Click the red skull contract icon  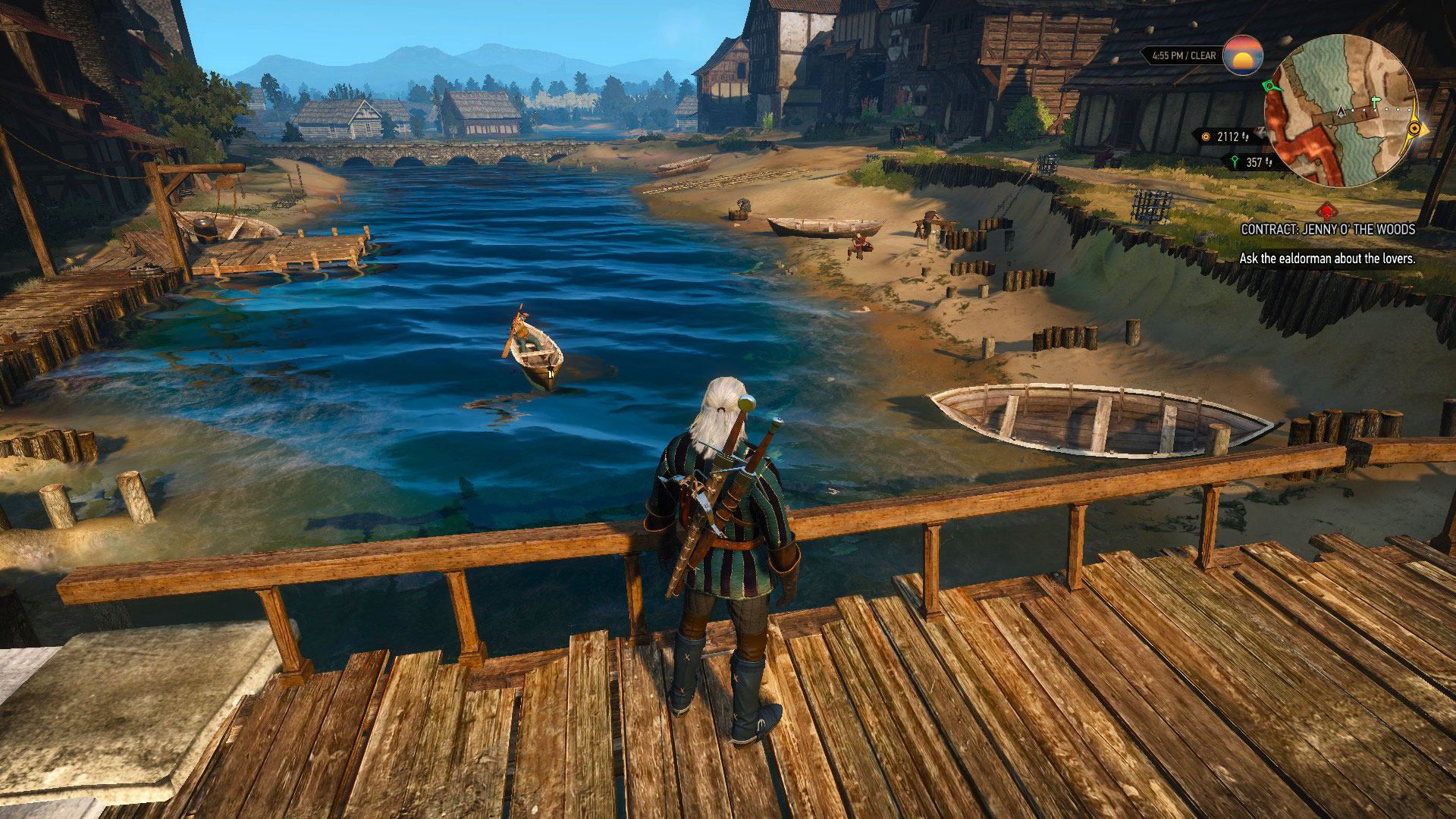[1326, 211]
